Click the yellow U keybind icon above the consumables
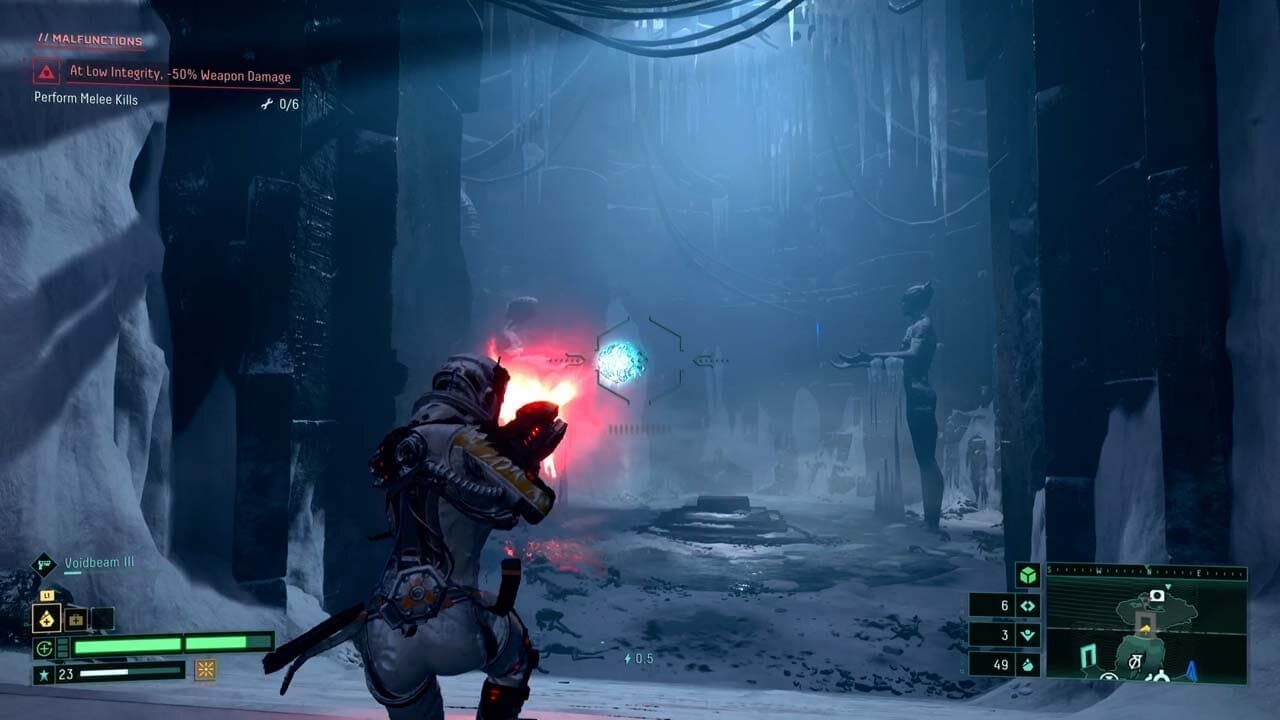Screen dimensions: 1280x720 click(x=46, y=595)
